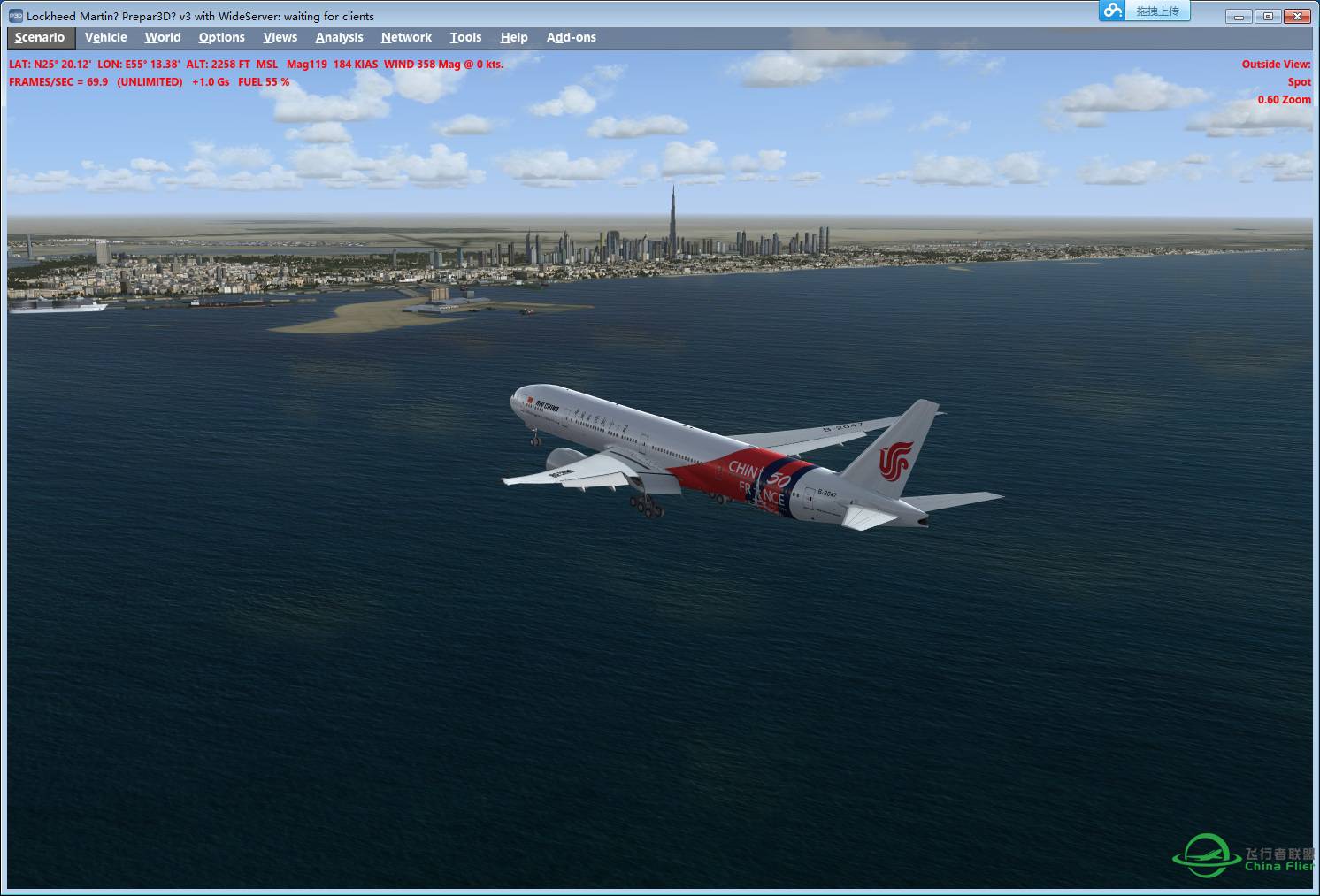
Task: Open the Tools menu
Action: [465, 37]
